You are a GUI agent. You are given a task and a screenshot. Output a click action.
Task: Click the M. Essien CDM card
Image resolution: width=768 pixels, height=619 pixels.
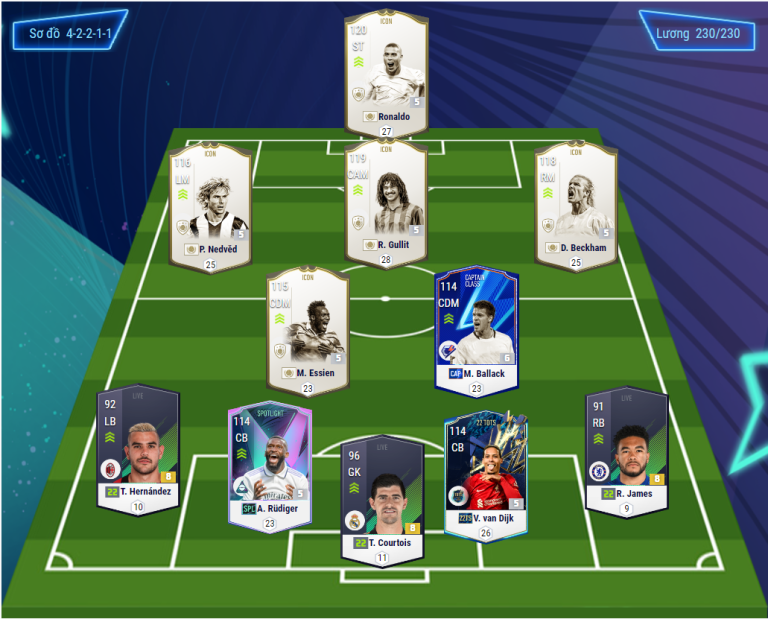(x=308, y=328)
